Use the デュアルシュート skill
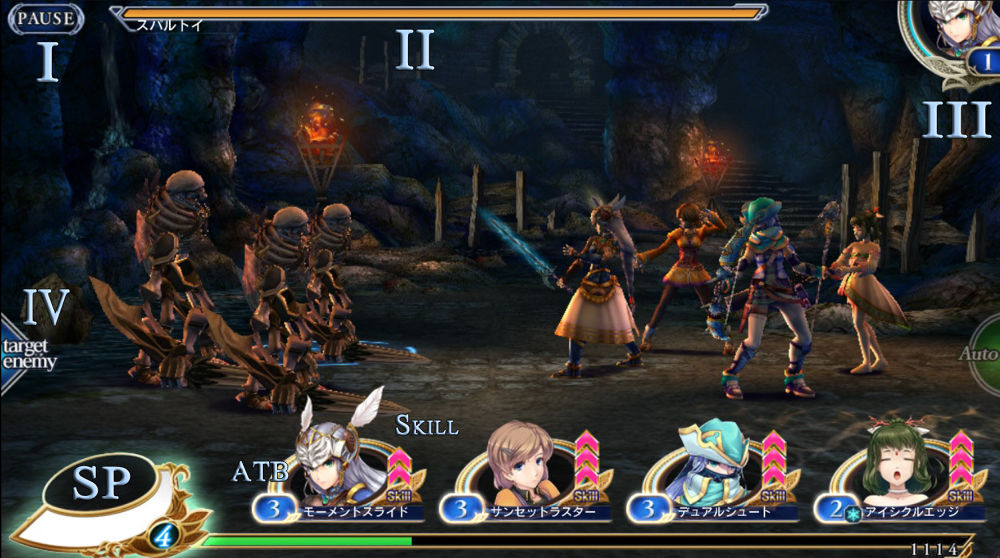This screenshot has height=558, width=1000. (x=715, y=470)
